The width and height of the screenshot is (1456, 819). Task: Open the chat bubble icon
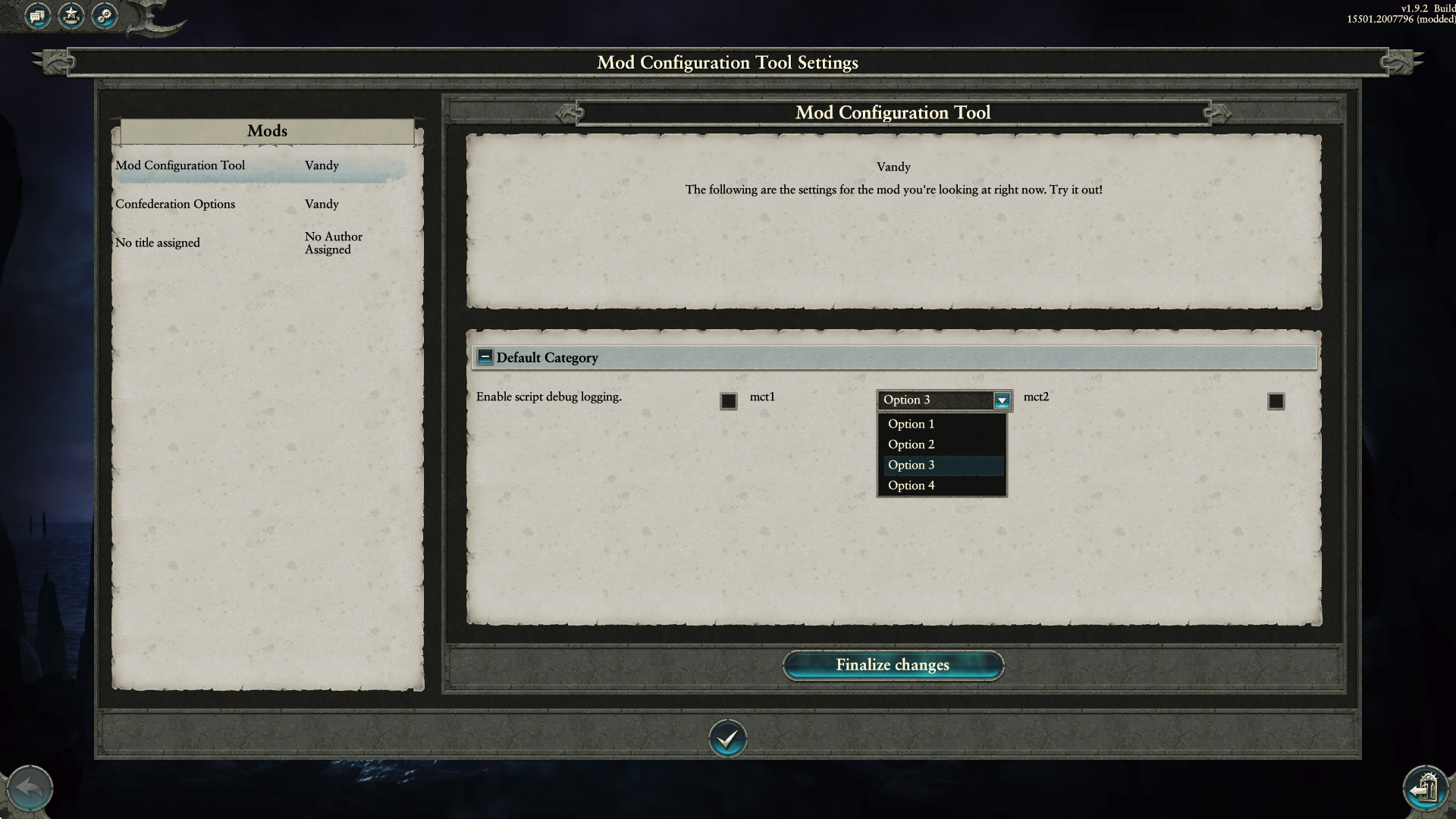[37, 15]
